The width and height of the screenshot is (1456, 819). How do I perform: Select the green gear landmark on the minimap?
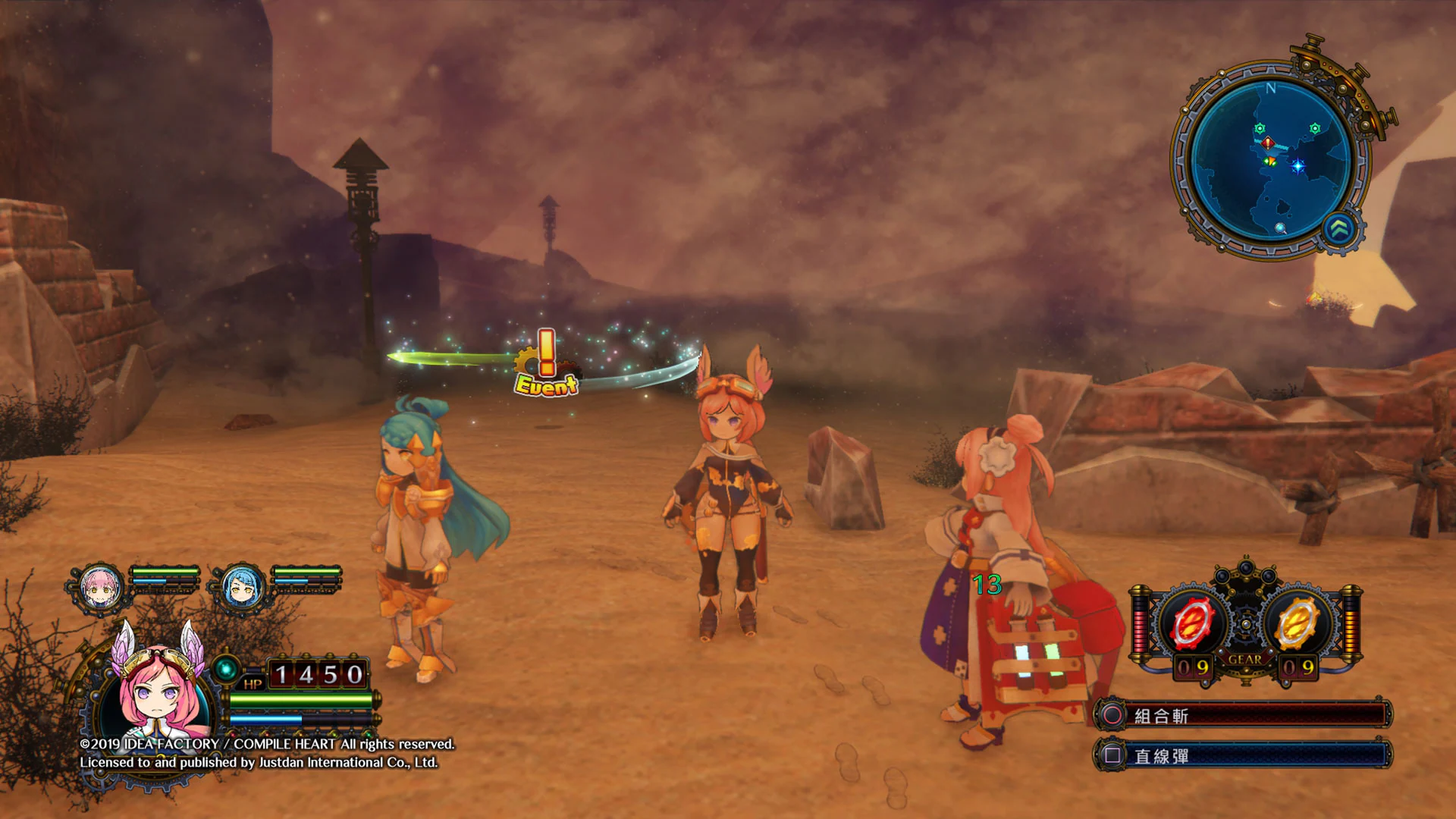pos(1259,127)
